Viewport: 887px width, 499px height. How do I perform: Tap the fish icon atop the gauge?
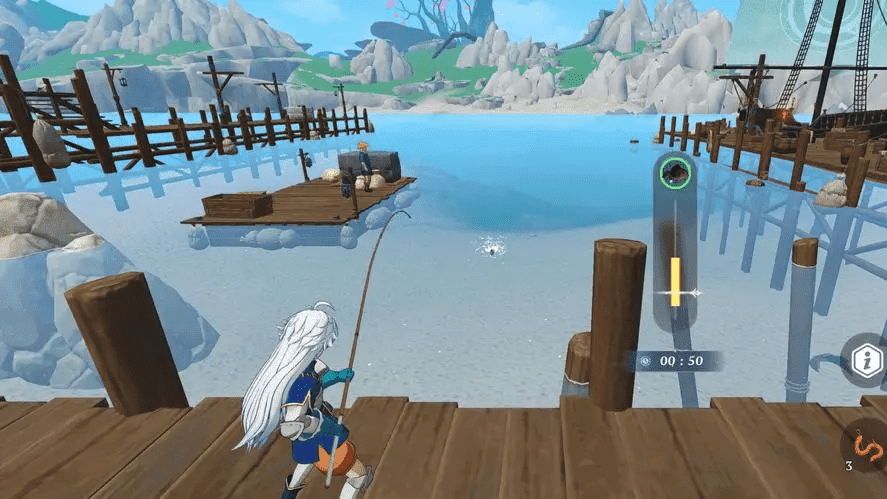coord(676,173)
